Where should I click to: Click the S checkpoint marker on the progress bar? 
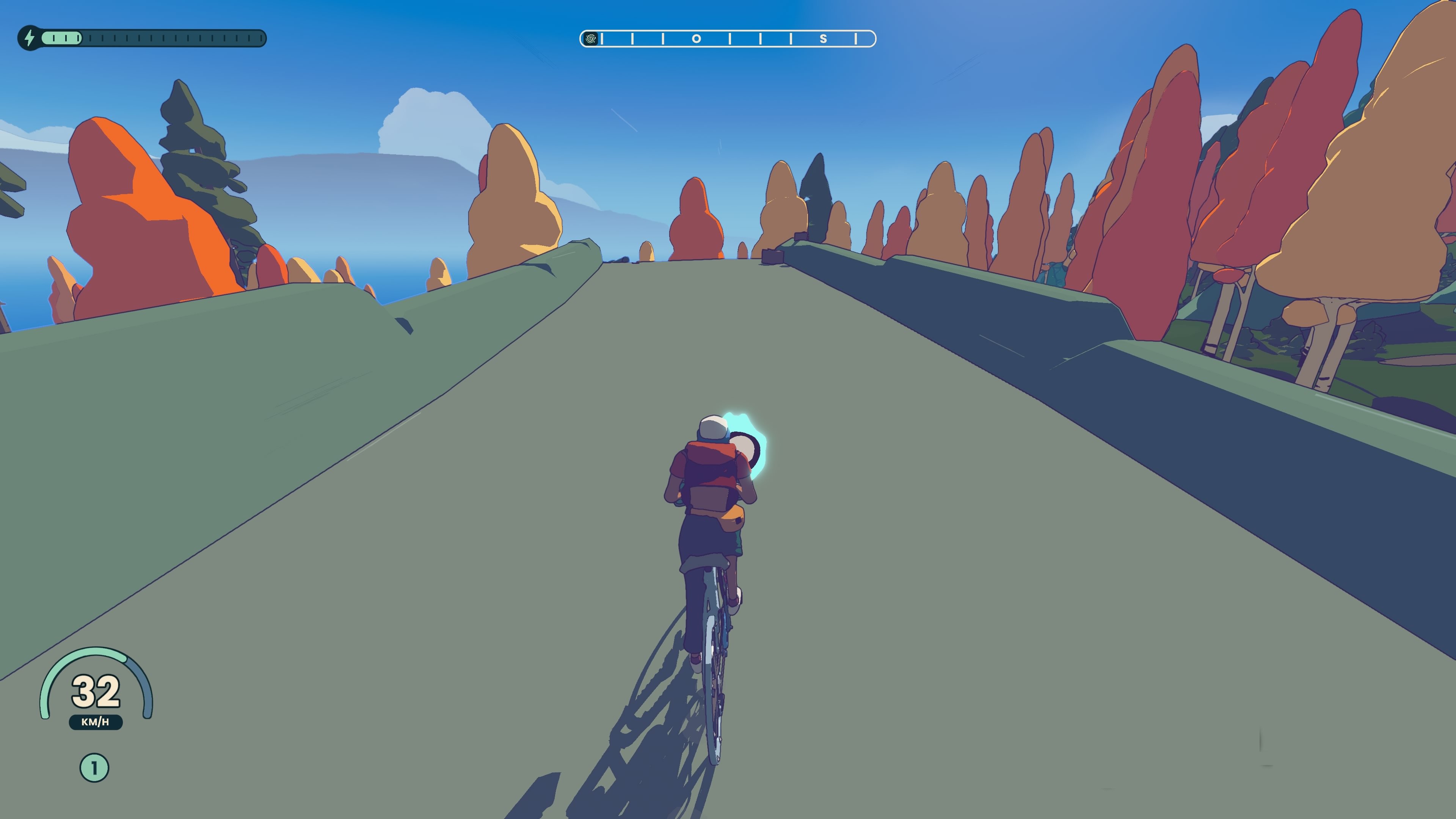click(824, 38)
